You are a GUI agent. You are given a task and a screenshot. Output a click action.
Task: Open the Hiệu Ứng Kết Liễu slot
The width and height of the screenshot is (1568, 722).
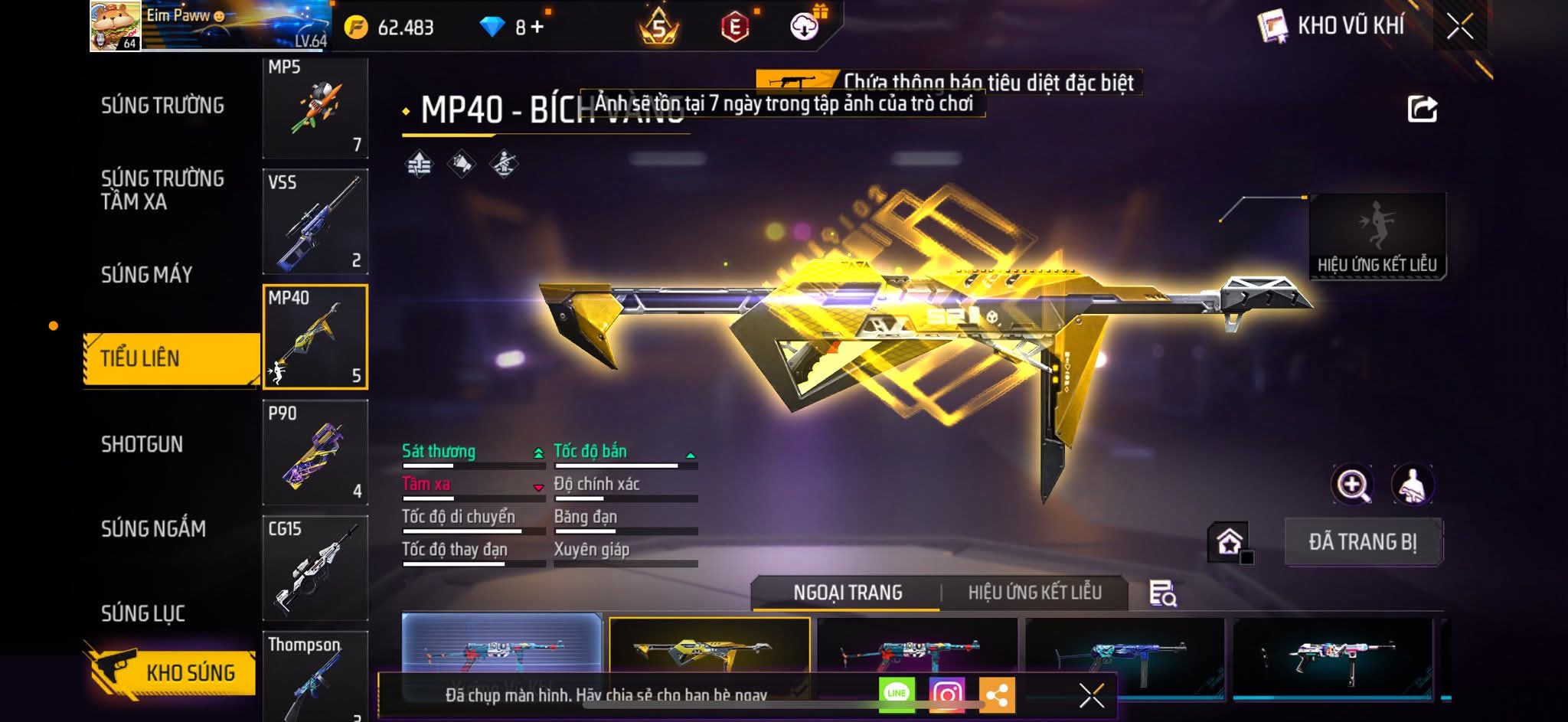[1377, 236]
